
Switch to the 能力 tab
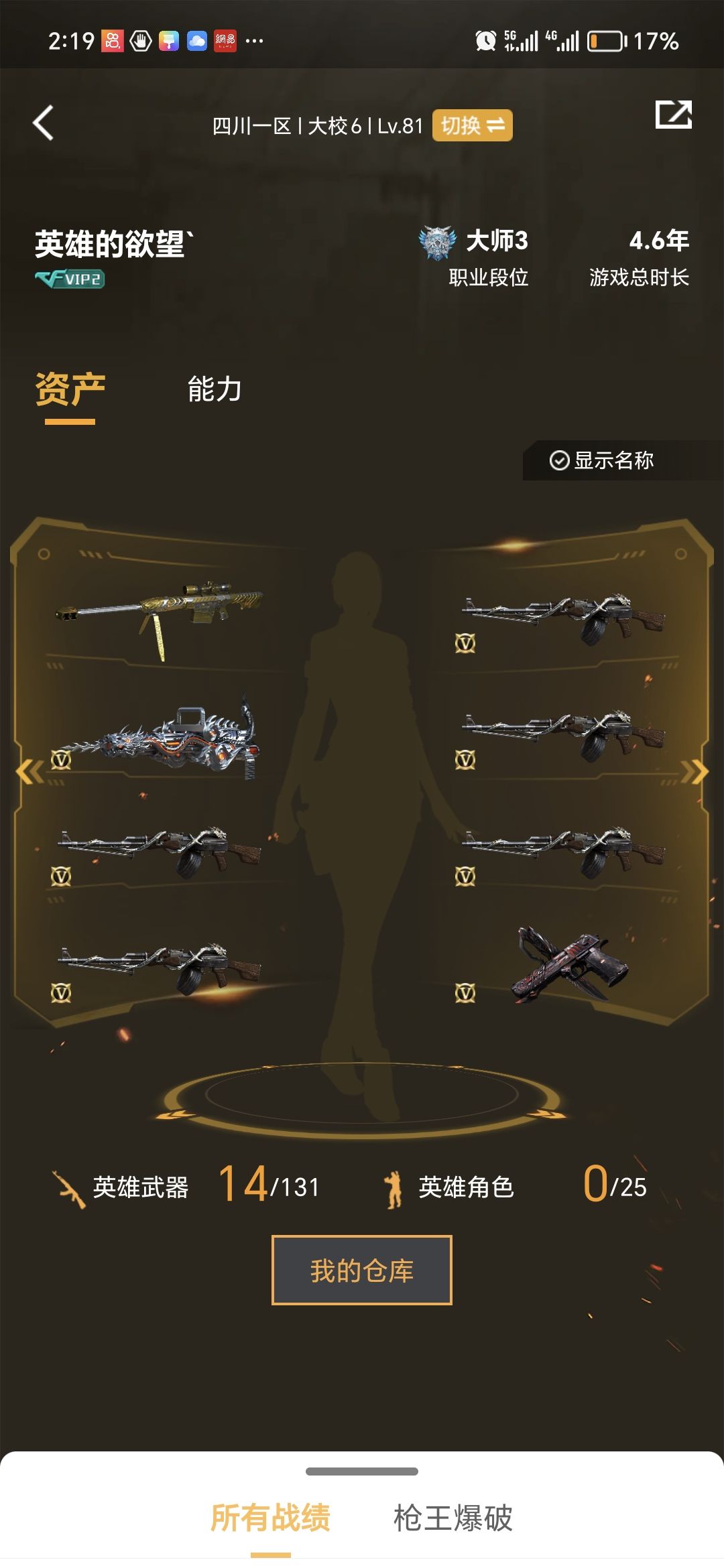pyautogui.click(x=215, y=389)
